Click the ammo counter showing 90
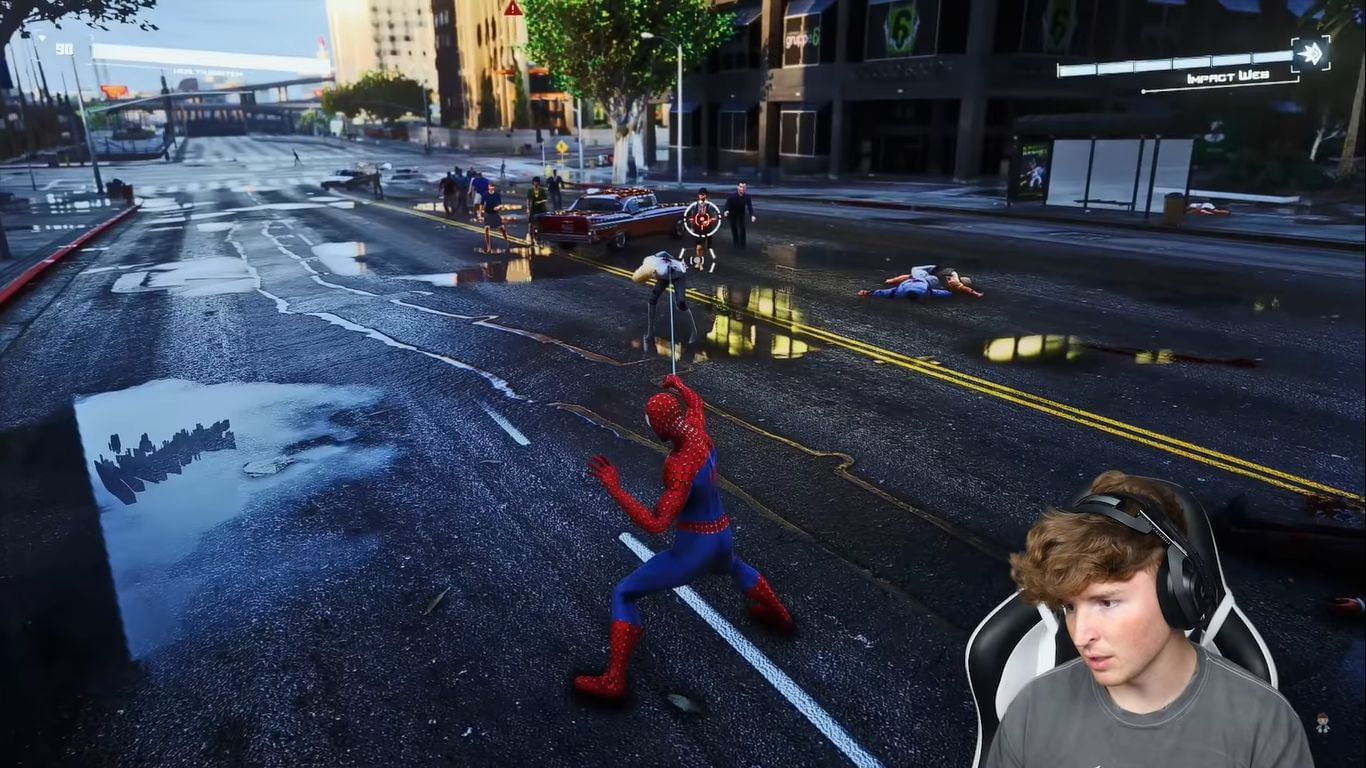Image resolution: width=1366 pixels, height=768 pixels. pyautogui.click(x=63, y=49)
